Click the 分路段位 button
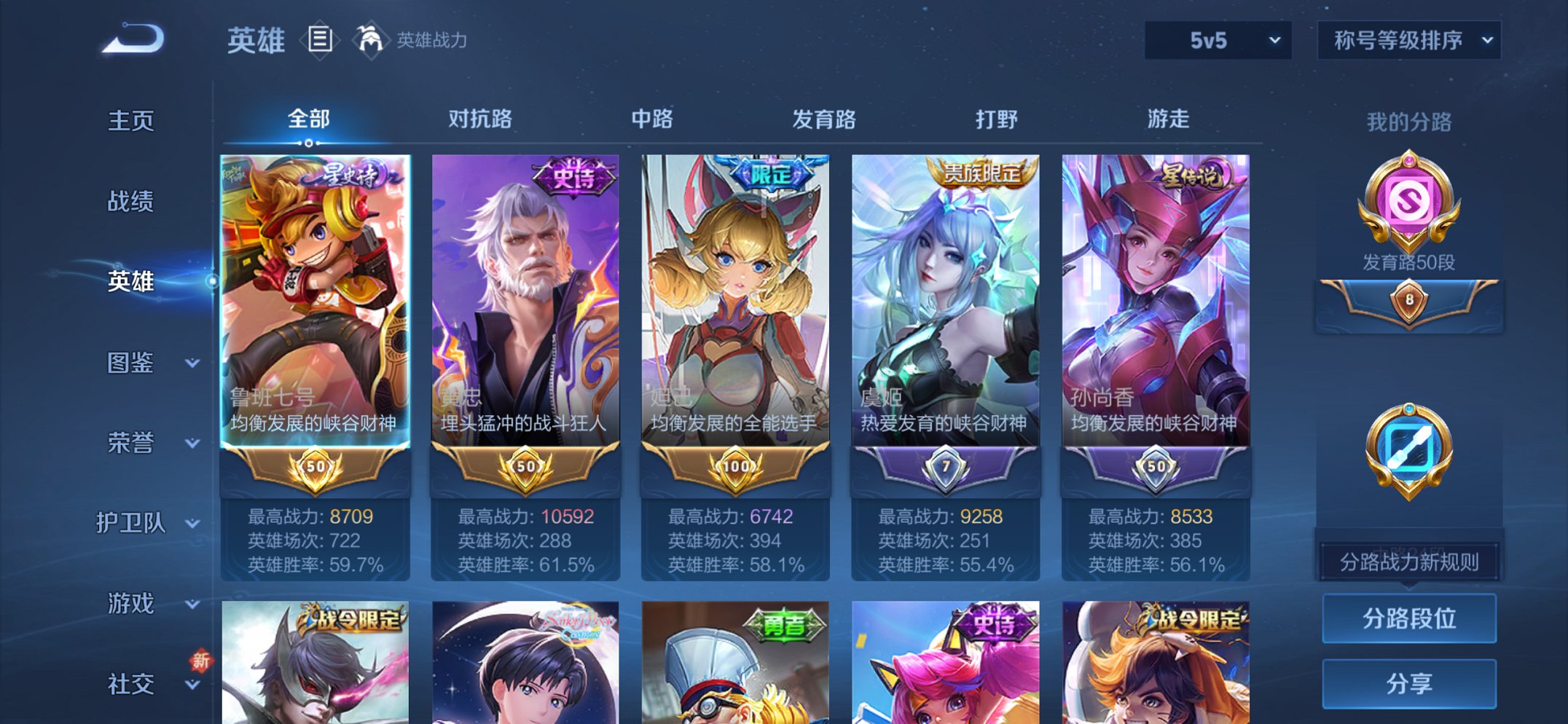The width and height of the screenshot is (1568, 724). (x=1409, y=618)
